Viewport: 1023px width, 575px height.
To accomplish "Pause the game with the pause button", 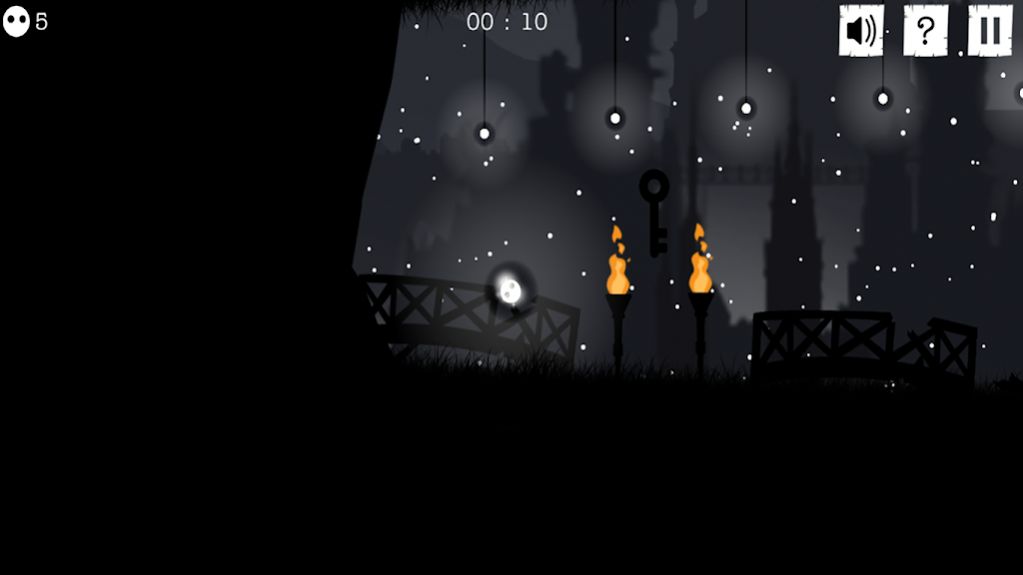I will point(989,31).
